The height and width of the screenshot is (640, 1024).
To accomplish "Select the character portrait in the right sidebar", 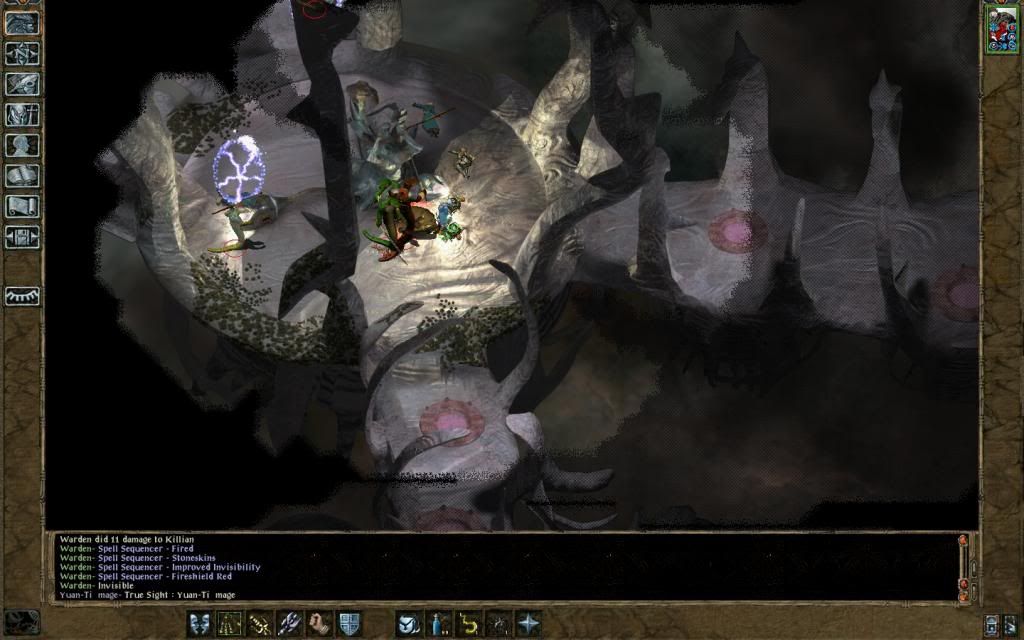I will 1001,28.
